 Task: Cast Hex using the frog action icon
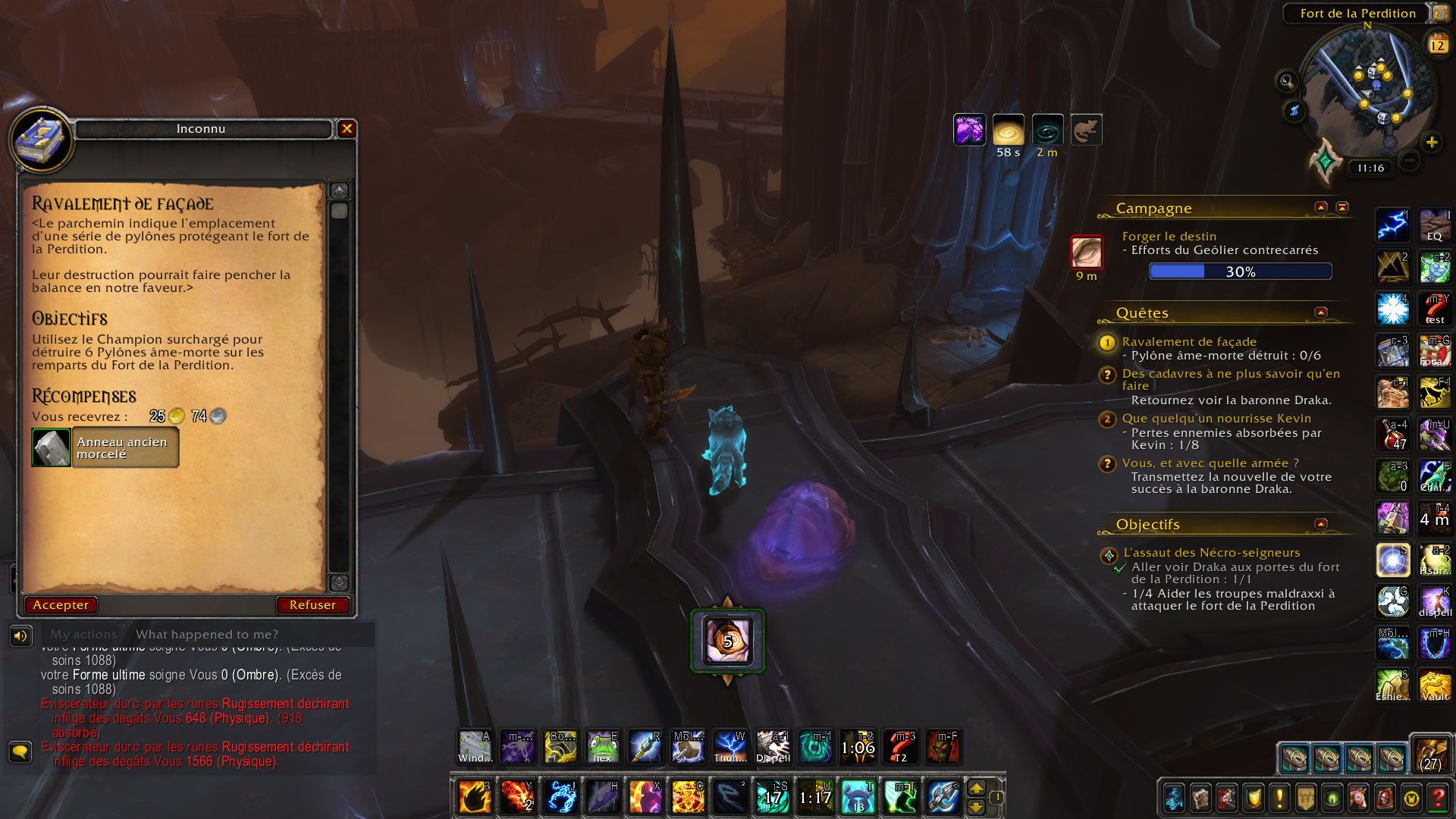603,747
